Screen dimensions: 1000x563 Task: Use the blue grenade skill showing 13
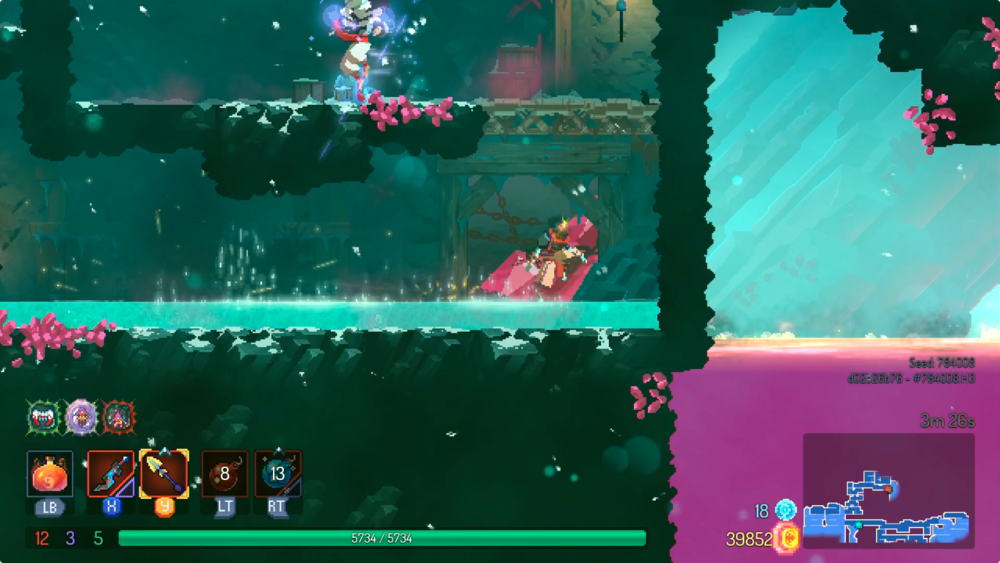[x=277, y=473]
